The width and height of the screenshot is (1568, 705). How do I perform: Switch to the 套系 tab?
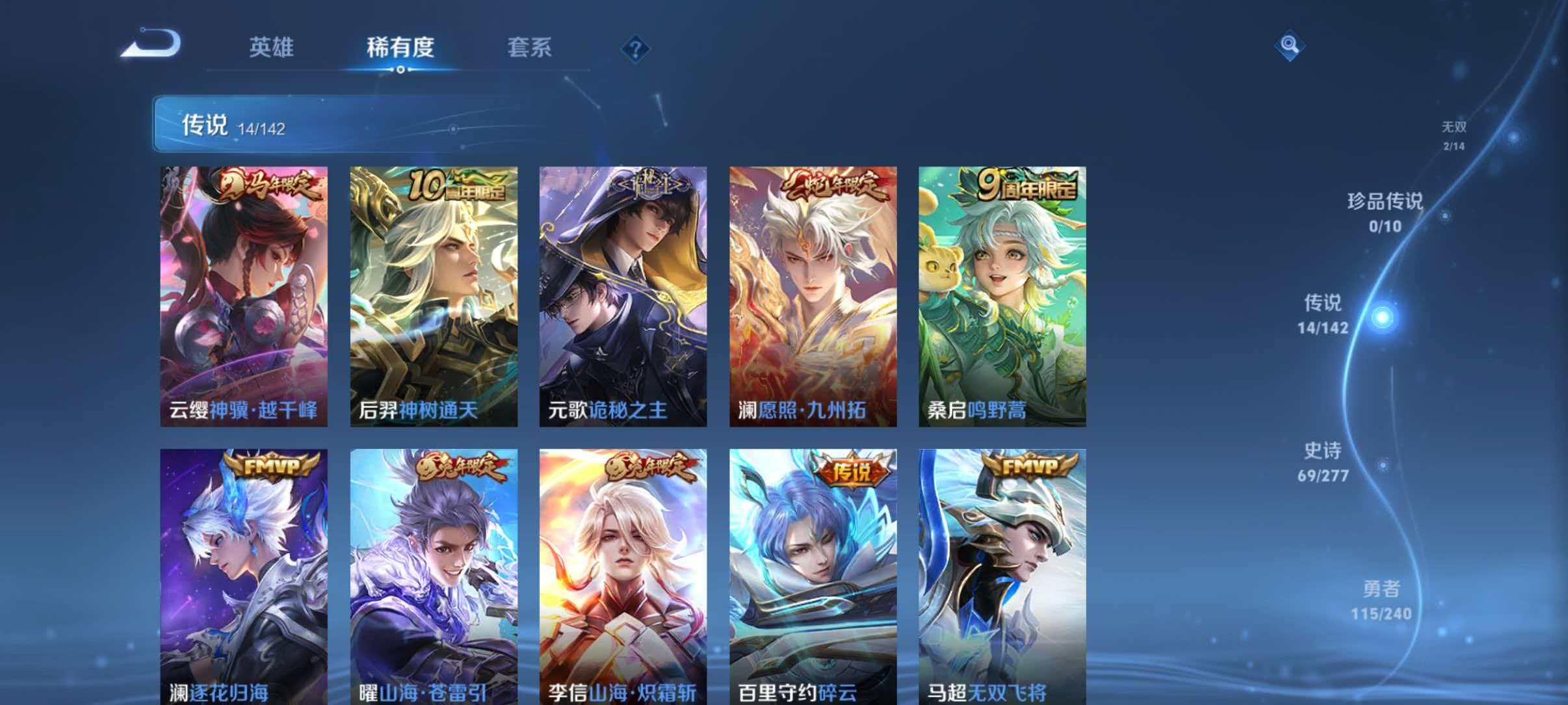point(530,48)
